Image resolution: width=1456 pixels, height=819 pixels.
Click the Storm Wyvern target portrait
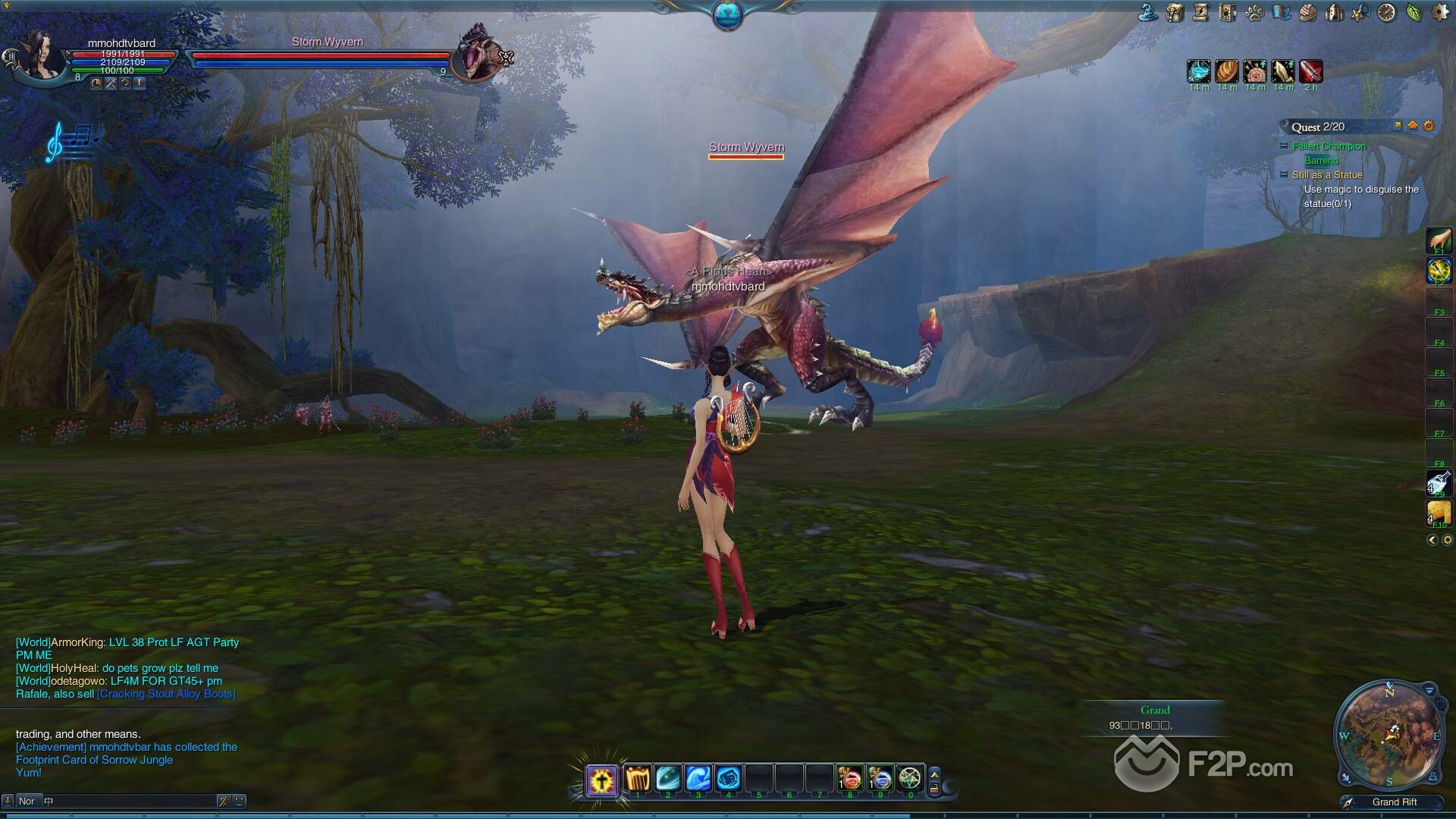pyautogui.click(x=478, y=55)
